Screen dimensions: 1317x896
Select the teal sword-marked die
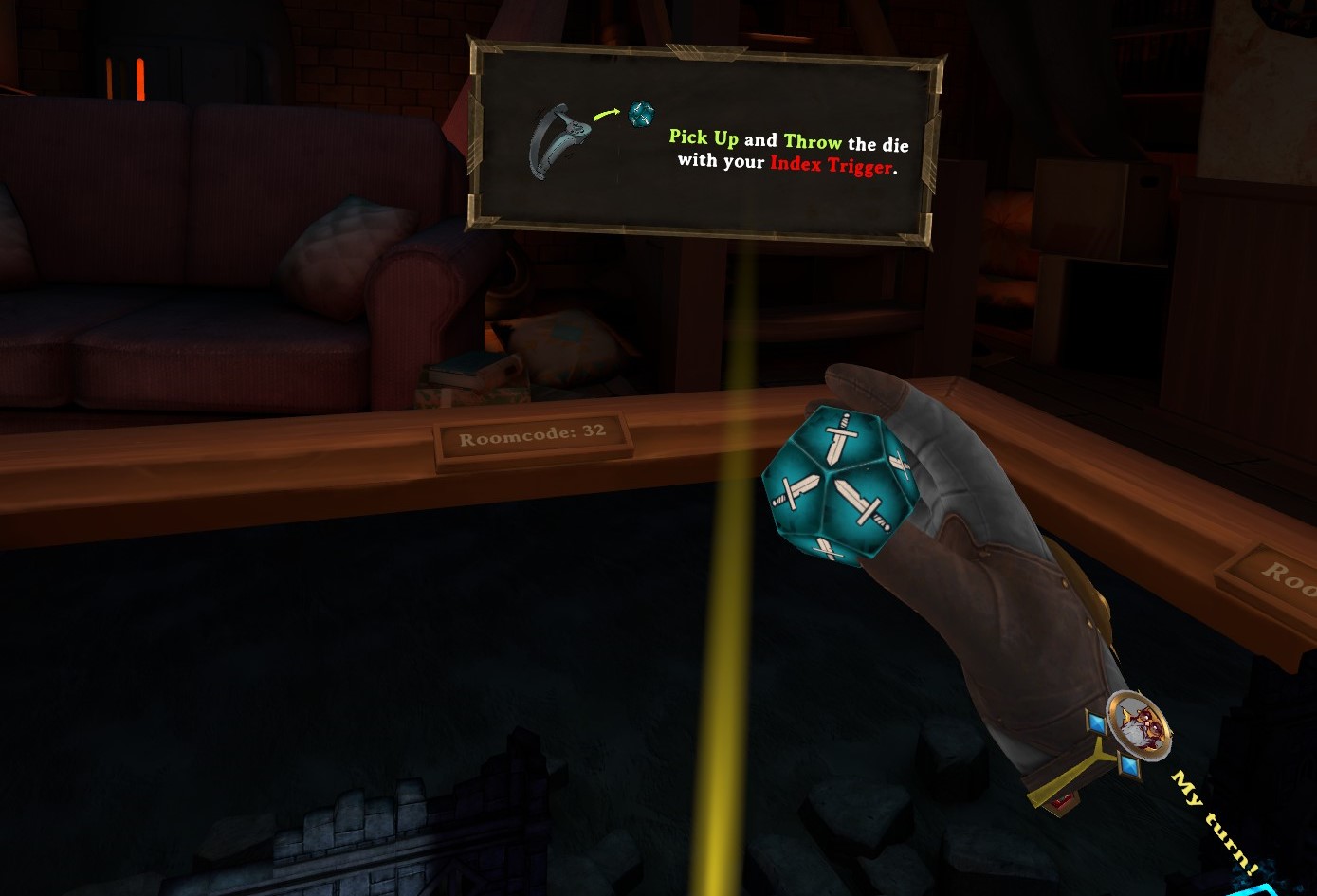pos(835,485)
